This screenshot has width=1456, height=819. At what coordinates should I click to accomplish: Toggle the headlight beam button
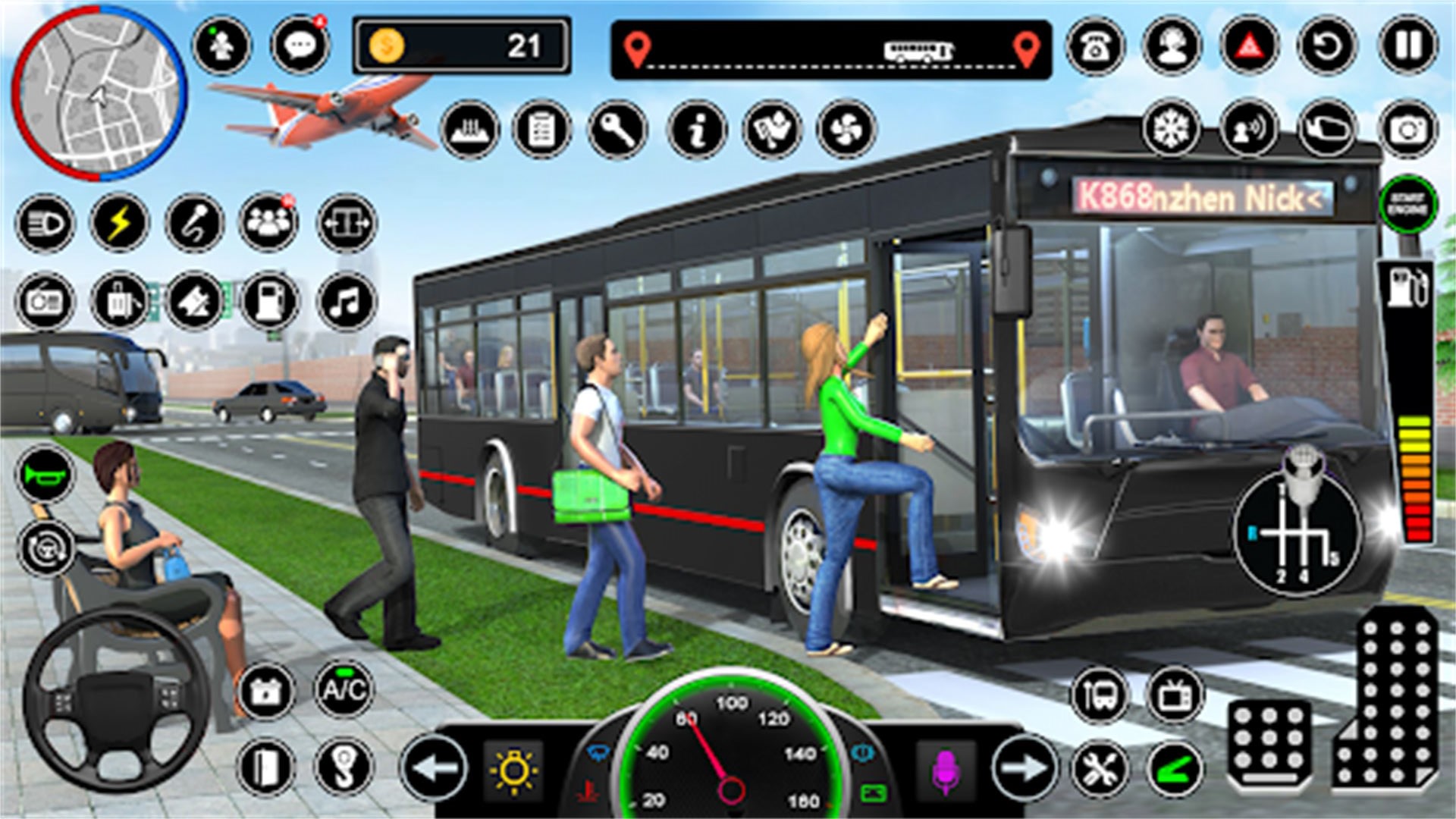point(45,224)
